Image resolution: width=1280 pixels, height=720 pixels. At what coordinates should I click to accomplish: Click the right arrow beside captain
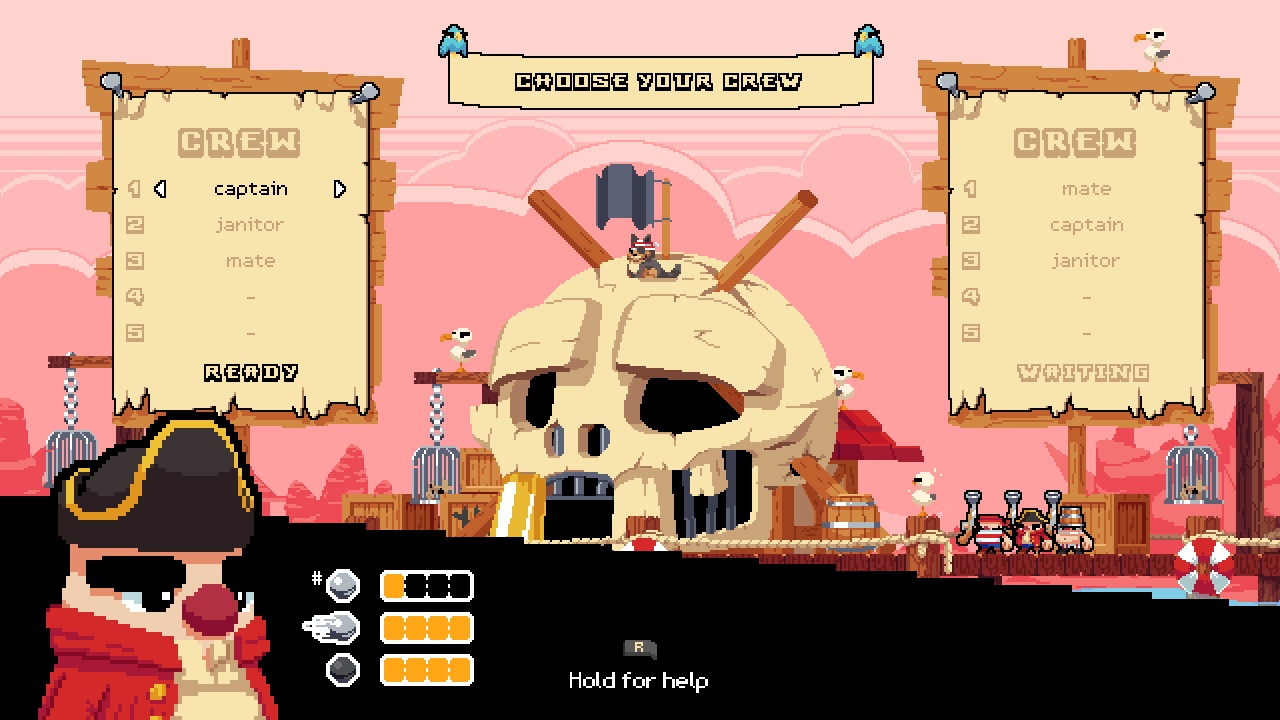(x=339, y=189)
